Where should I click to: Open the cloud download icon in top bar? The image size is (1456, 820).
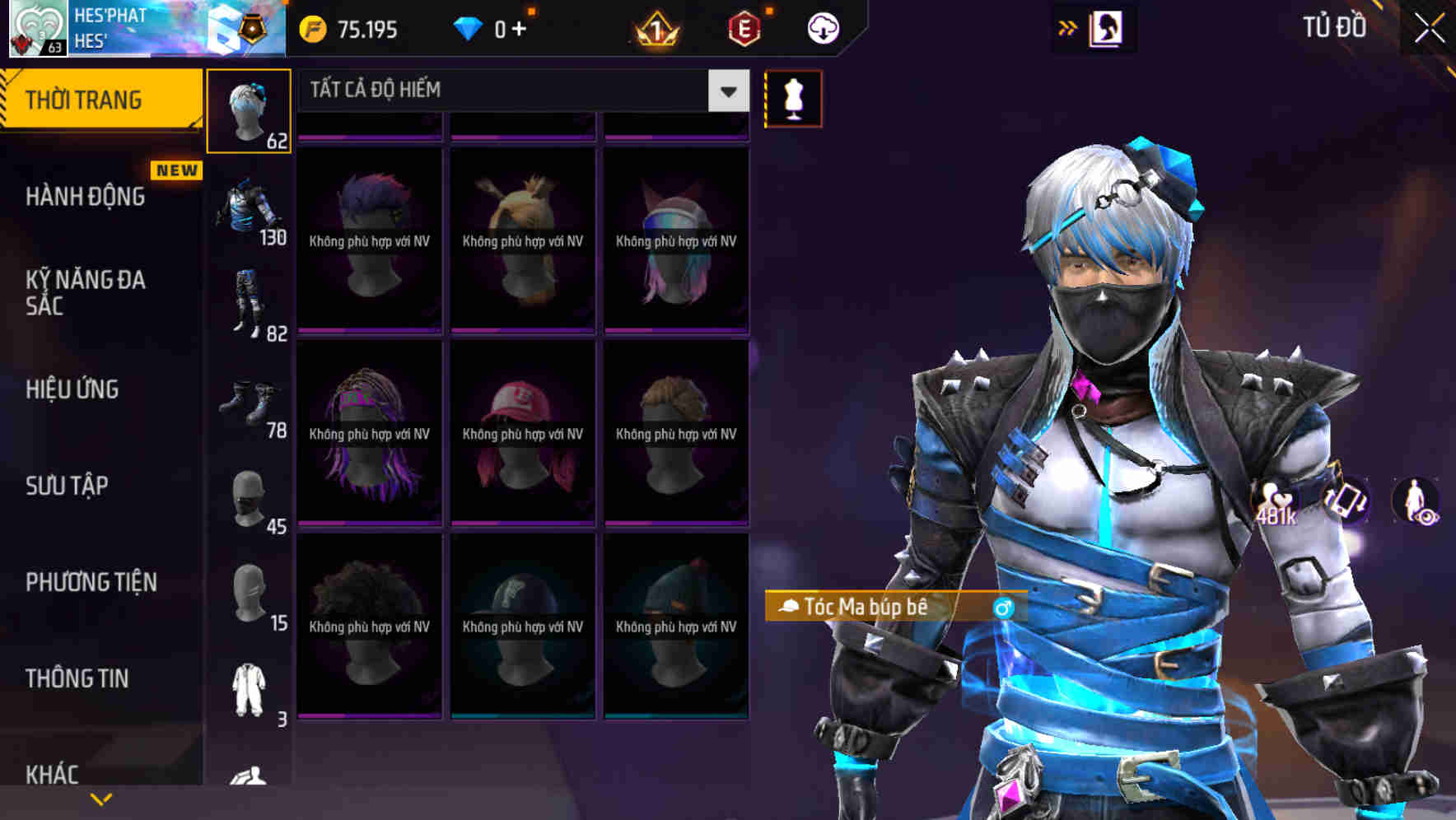click(x=822, y=27)
